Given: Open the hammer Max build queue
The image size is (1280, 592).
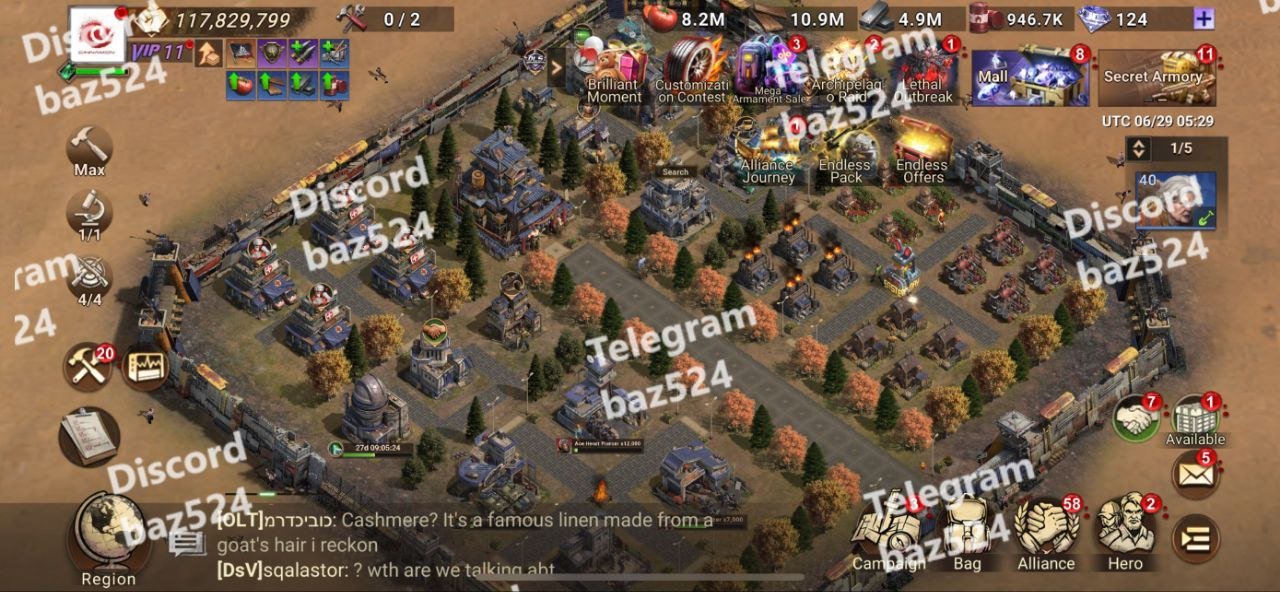Looking at the screenshot, I should pyautogui.click(x=89, y=150).
